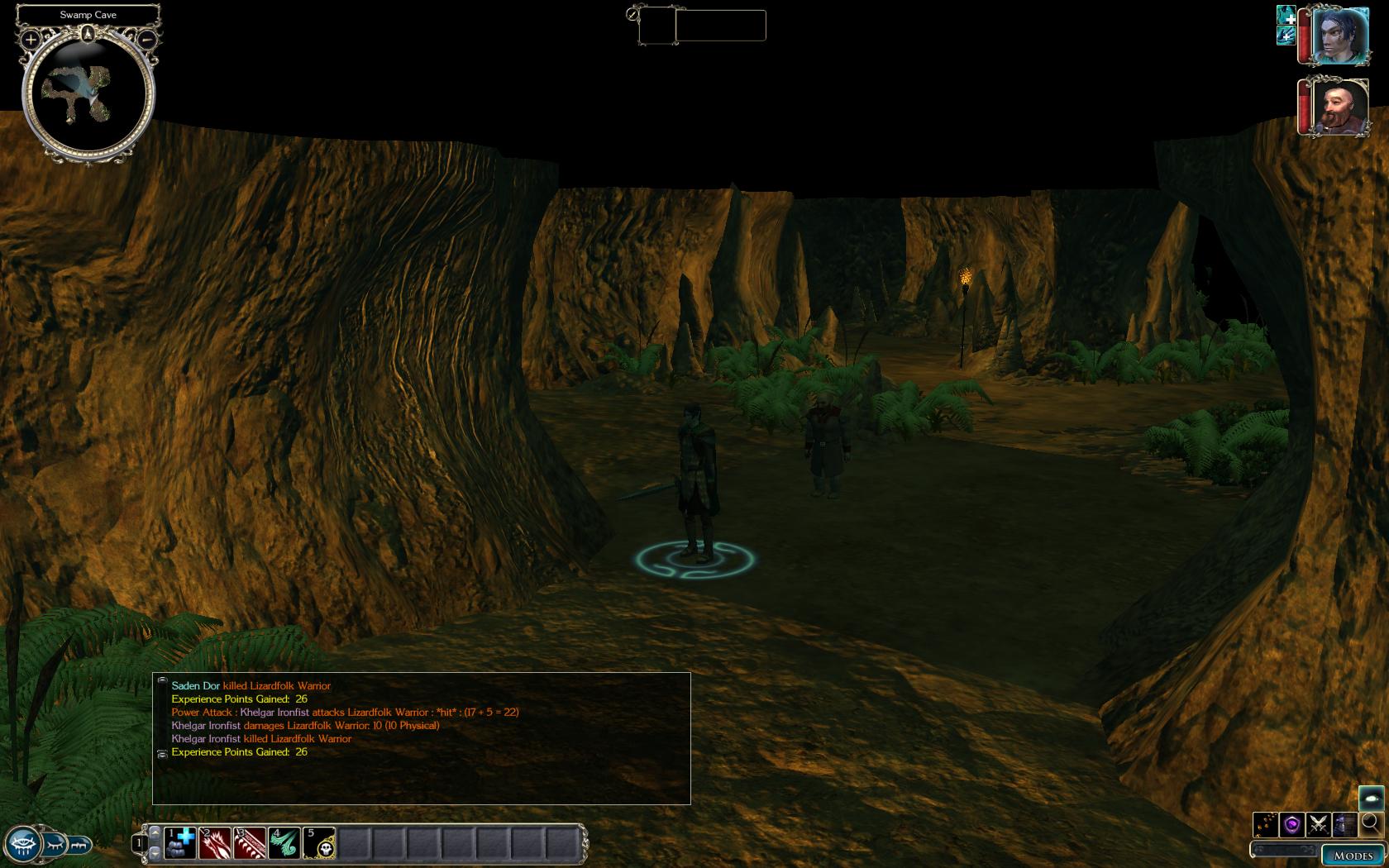Open the main menu eye emblem button

click(x=22, y=844)
